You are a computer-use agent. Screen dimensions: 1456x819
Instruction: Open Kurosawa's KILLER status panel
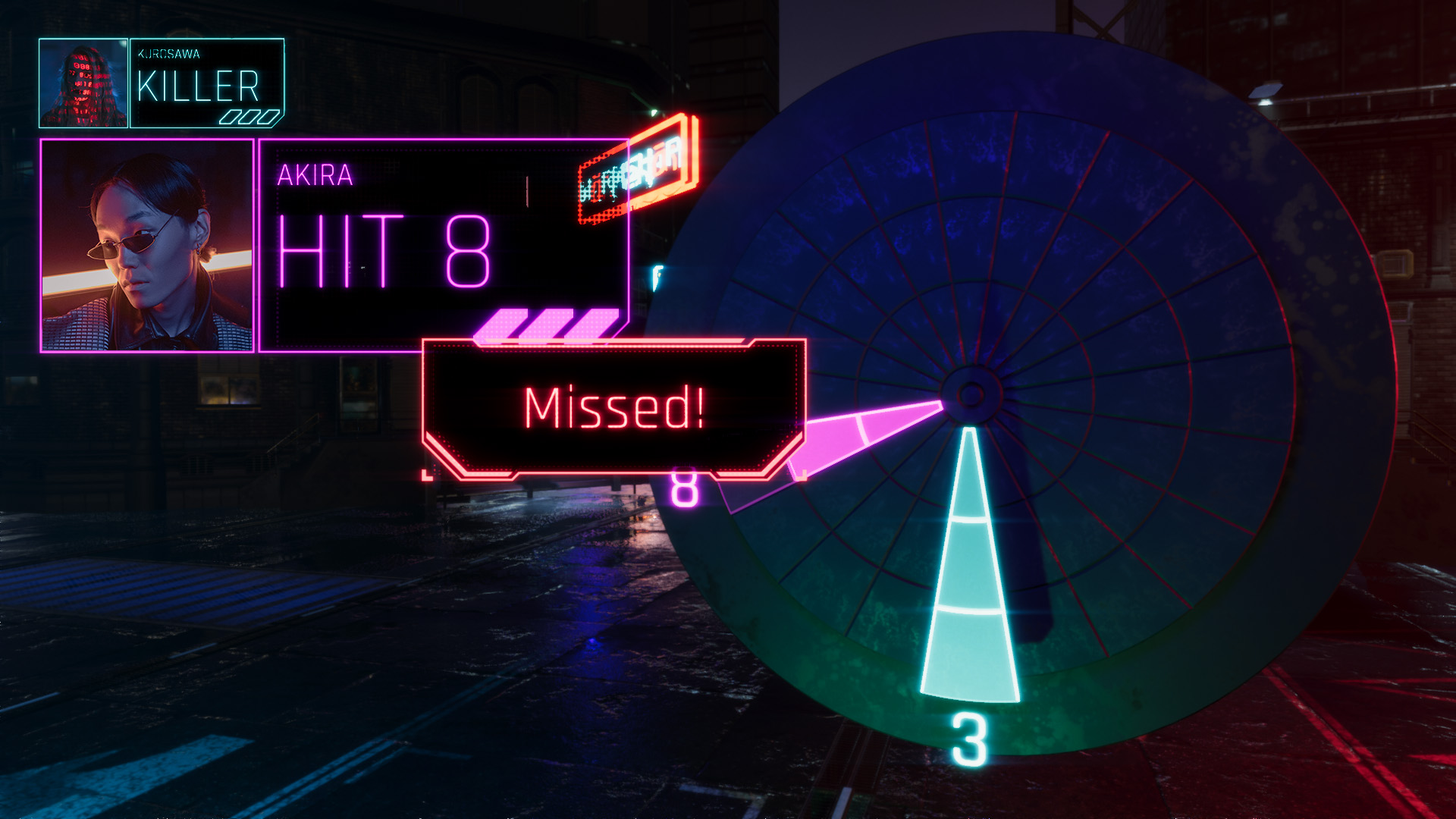(x=207, y=83)
